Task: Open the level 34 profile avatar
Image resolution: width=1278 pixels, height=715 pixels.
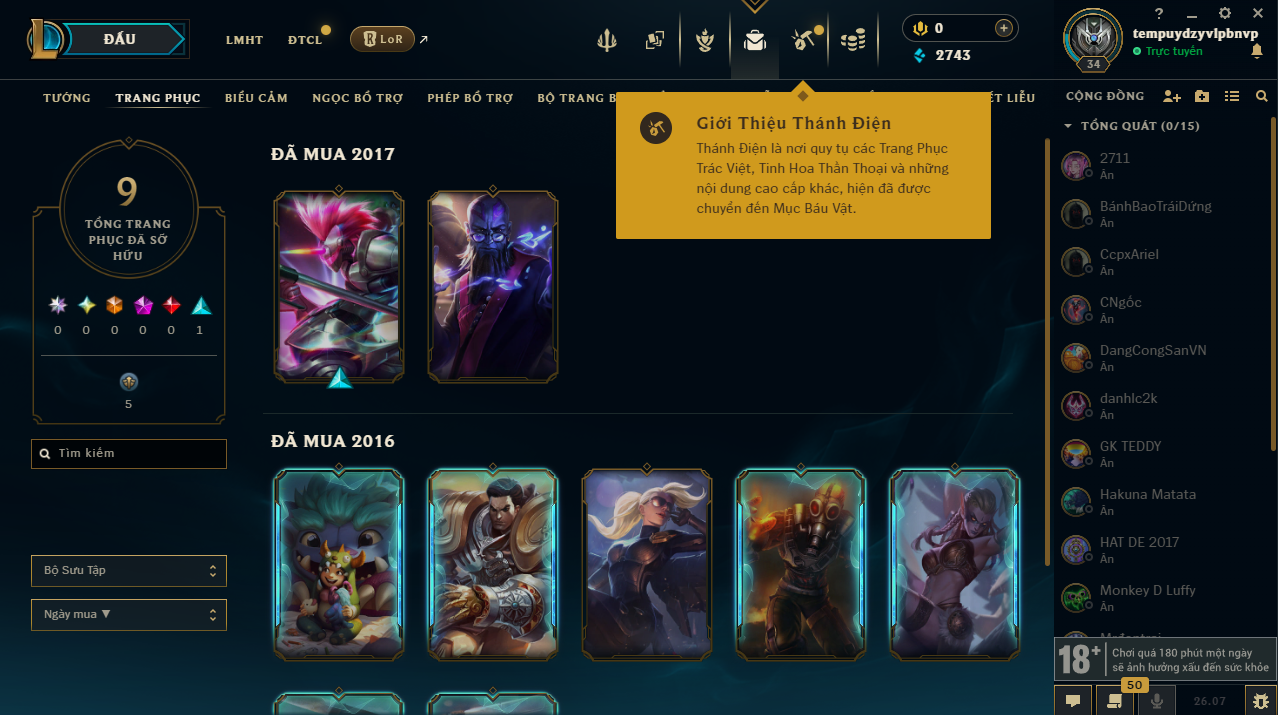Action: point(1092,38)
